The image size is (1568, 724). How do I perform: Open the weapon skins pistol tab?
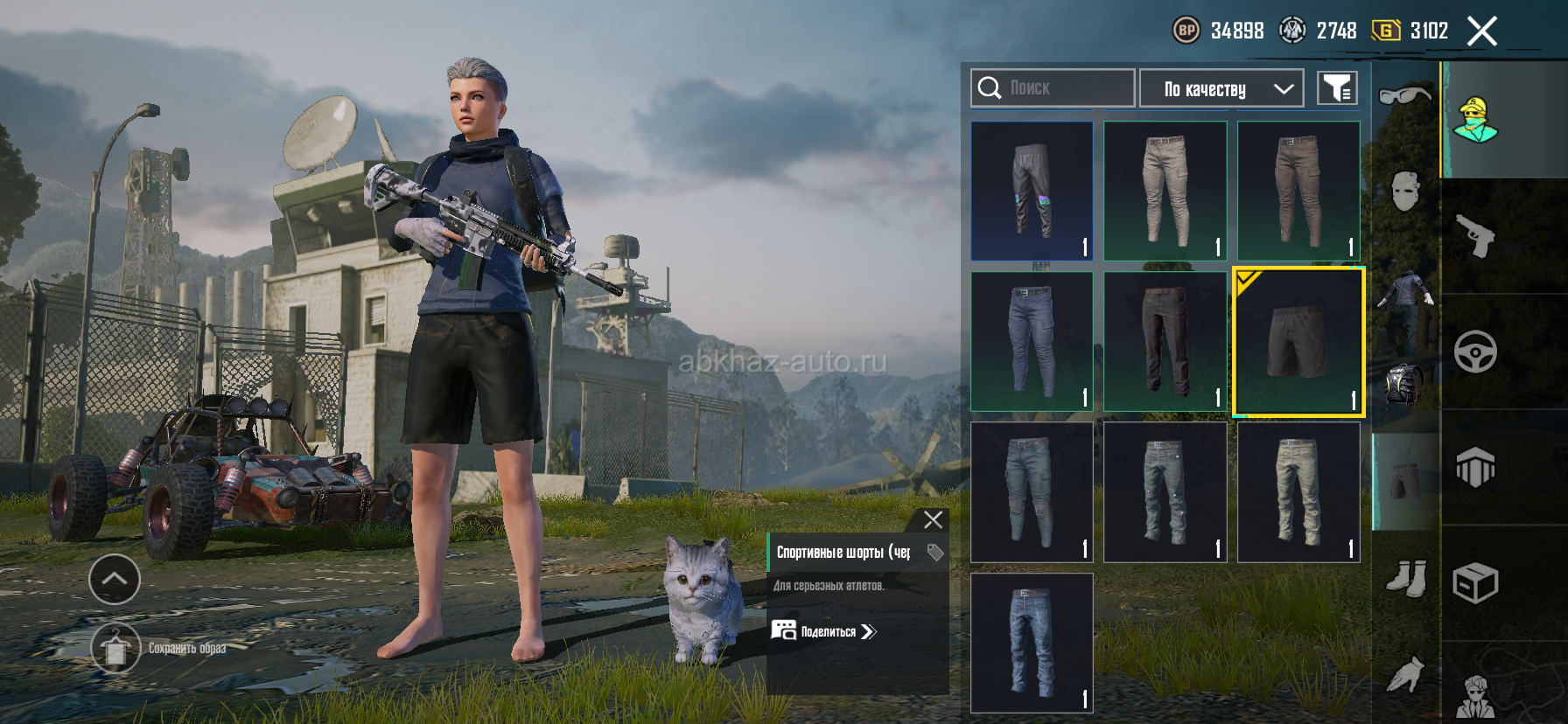tap(1475, 236)
